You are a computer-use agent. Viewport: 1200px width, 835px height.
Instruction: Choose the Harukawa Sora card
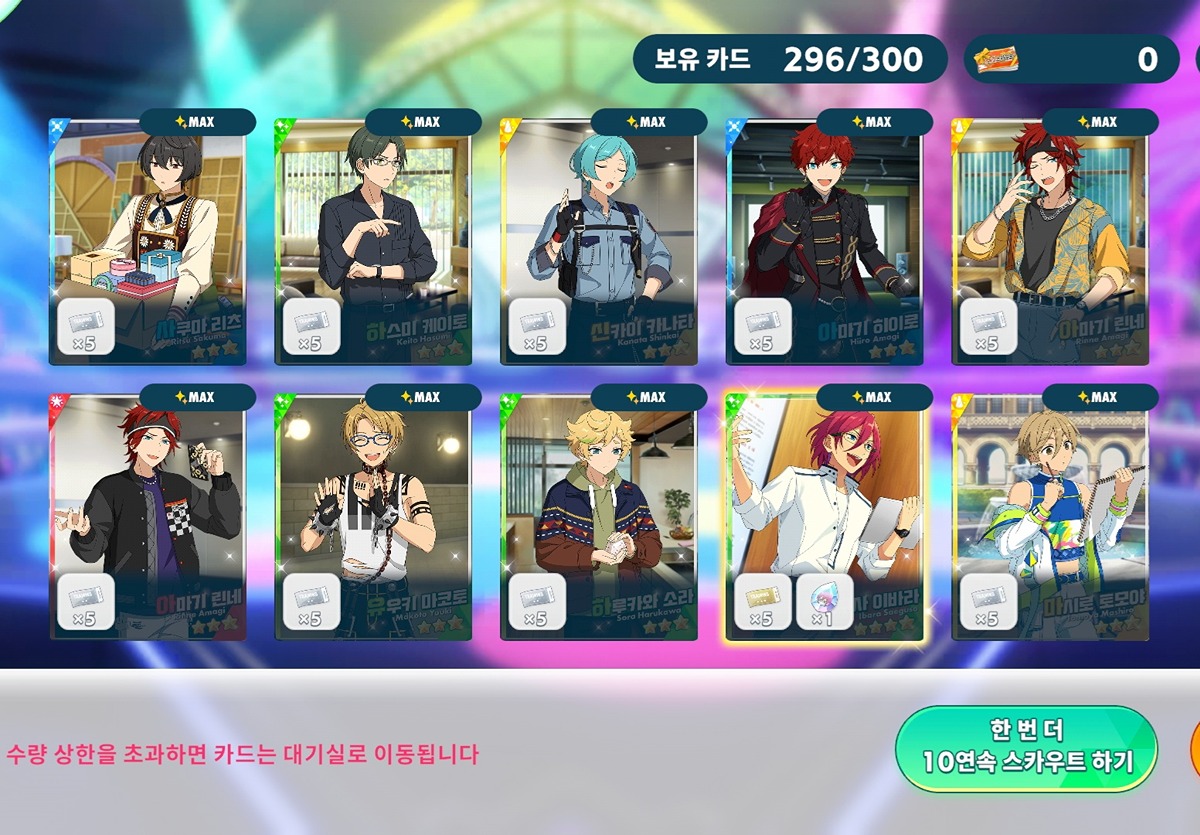coord(599,515)
